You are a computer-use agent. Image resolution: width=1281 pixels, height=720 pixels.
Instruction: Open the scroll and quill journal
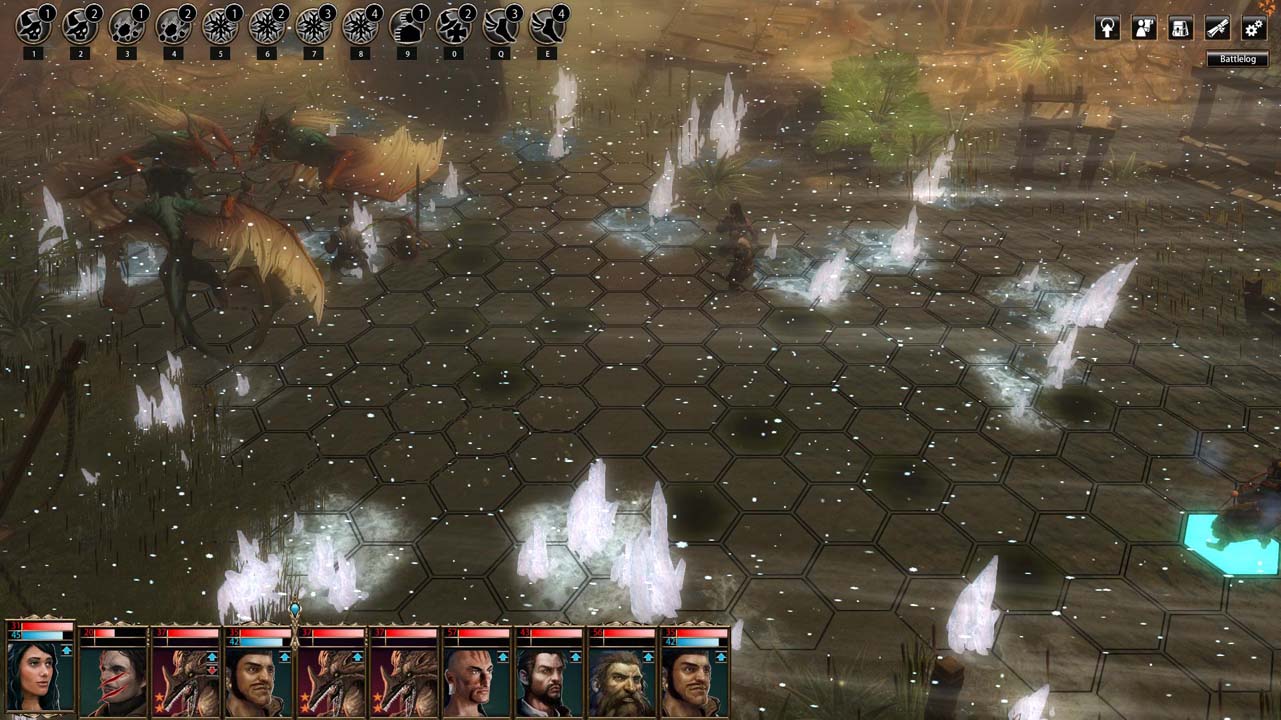[1217, 28]
